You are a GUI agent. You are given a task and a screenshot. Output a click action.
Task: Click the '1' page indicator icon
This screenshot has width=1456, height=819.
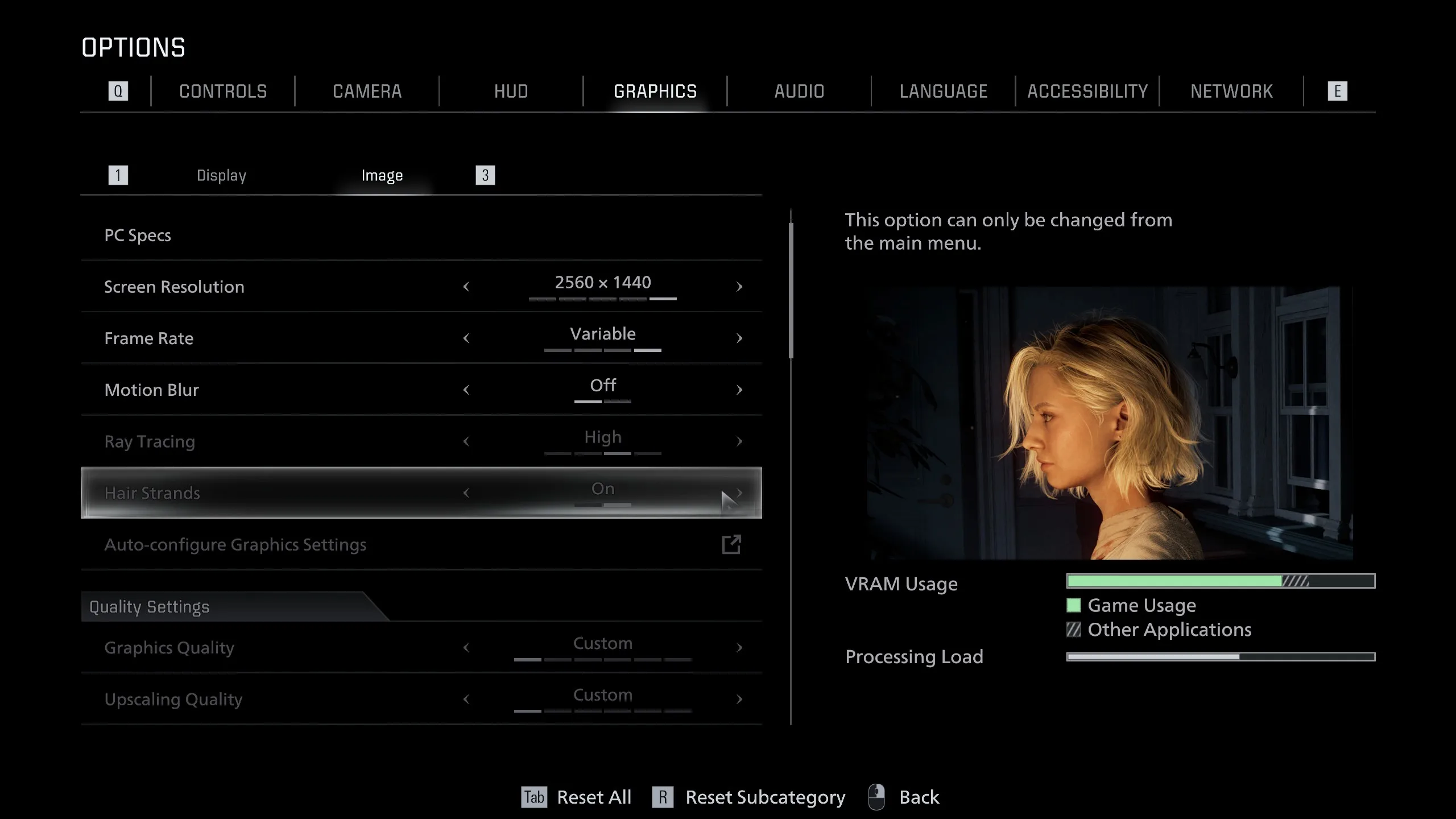tap(118, 175)
